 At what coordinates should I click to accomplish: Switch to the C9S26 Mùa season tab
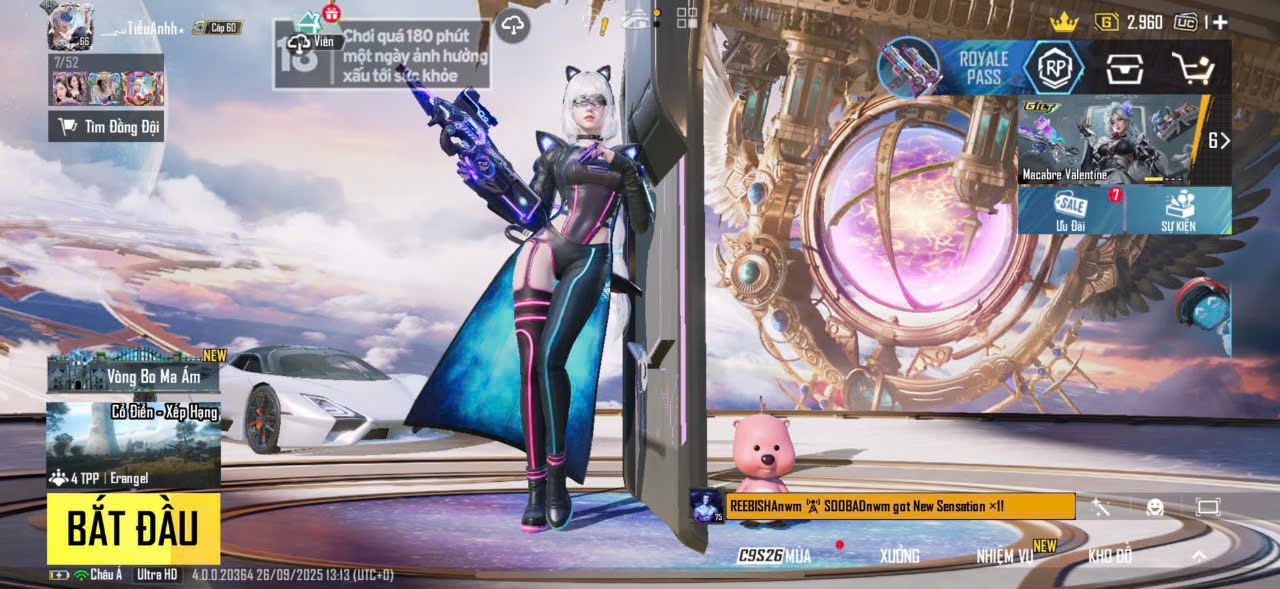(x=774, y=556)
